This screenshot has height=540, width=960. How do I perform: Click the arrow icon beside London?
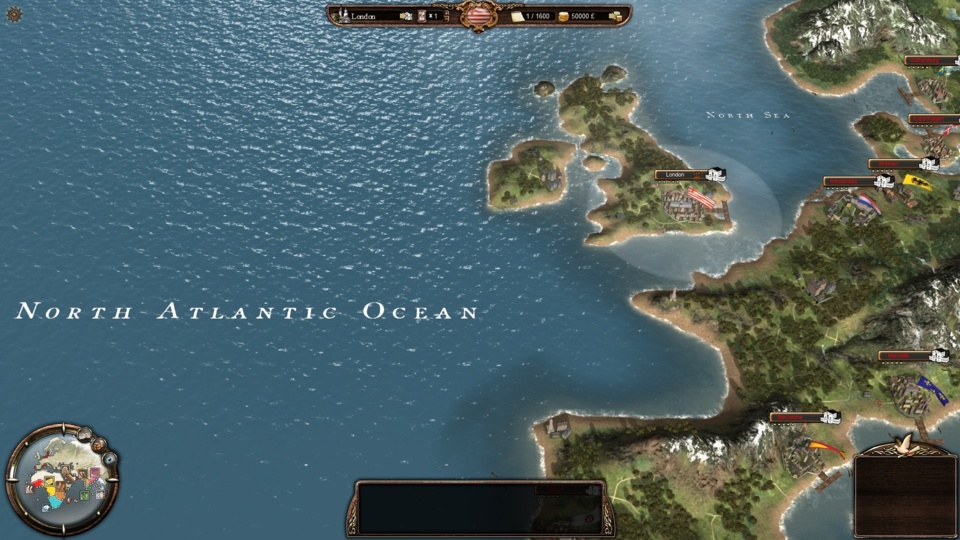406,16
